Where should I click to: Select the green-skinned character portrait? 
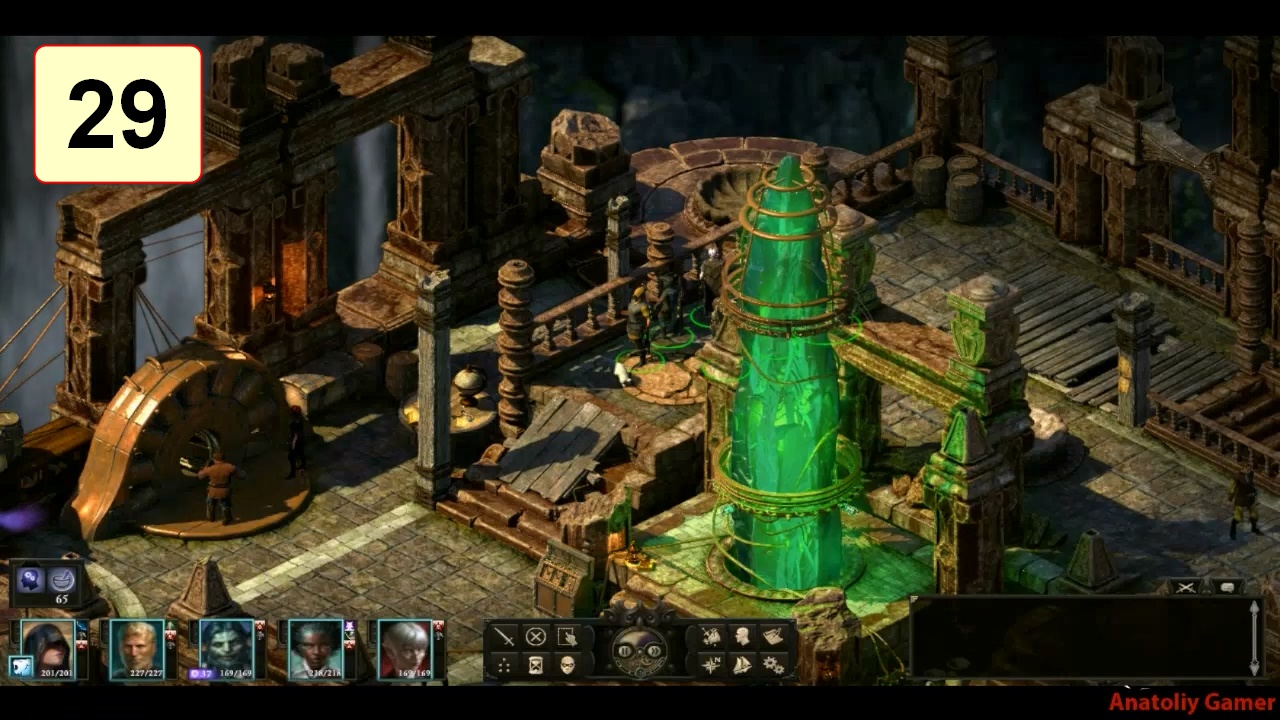226,647
